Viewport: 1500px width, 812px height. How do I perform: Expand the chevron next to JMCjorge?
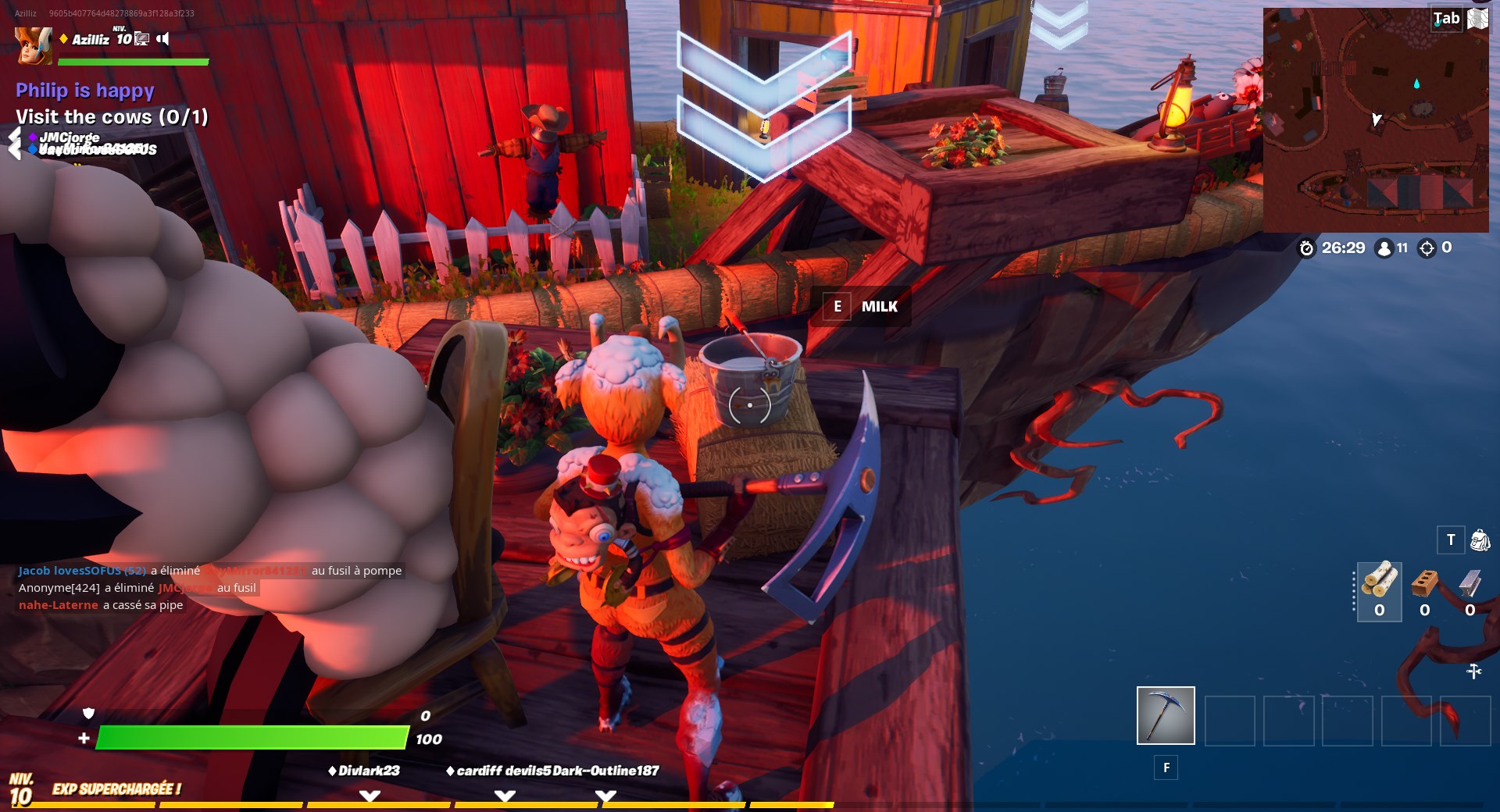[x=13, y=138]
